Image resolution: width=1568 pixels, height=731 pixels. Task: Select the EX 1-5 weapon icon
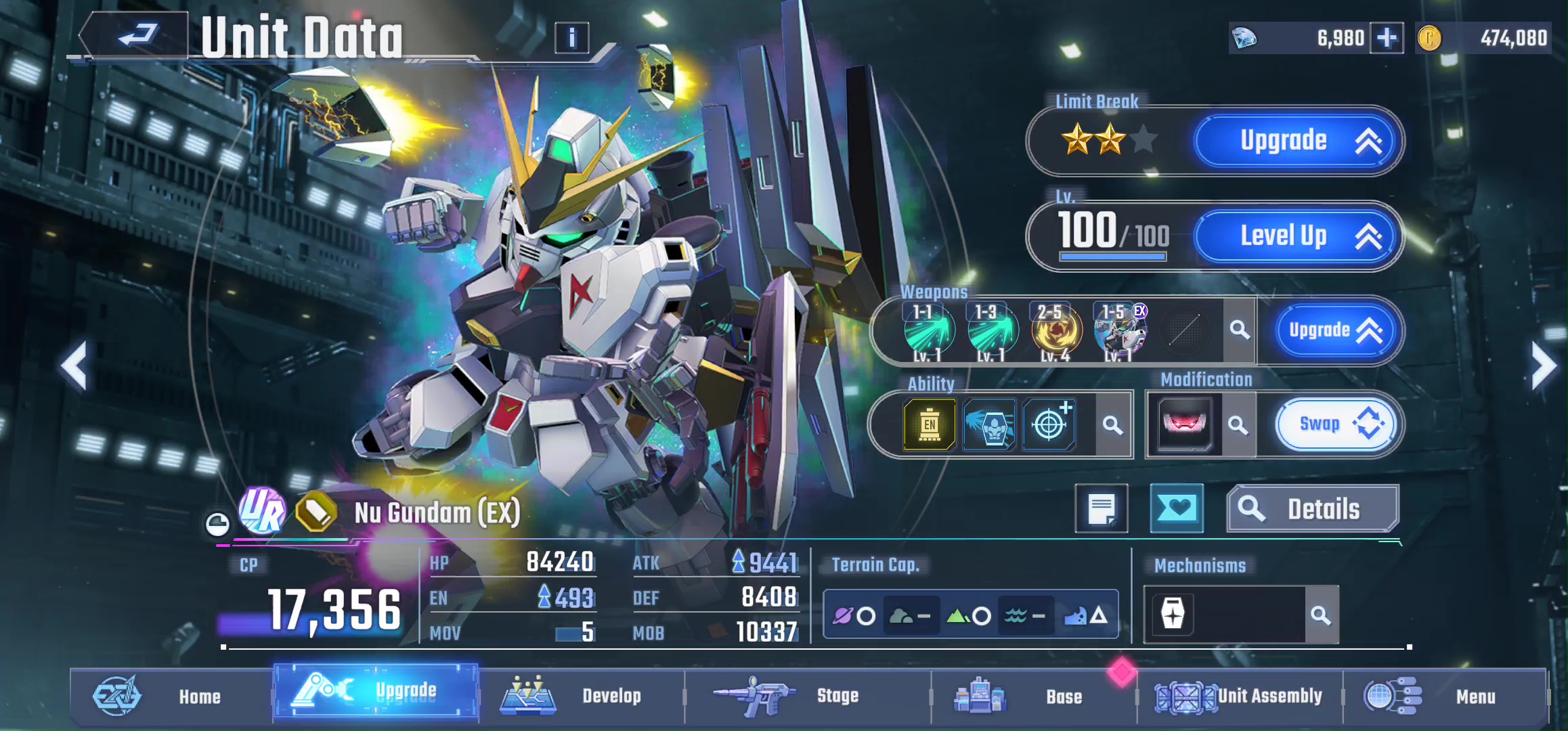(1120, 331)
